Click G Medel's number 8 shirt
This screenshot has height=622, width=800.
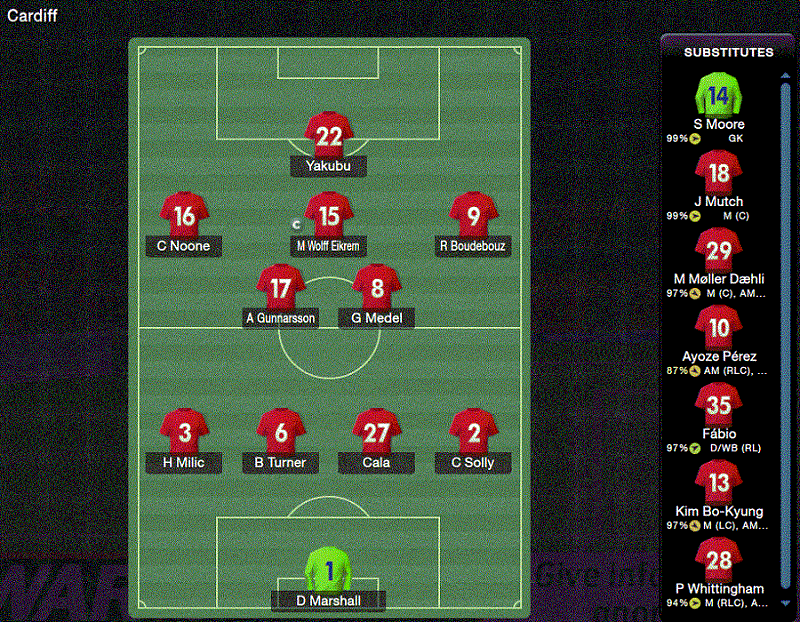[x=377, y=289]
